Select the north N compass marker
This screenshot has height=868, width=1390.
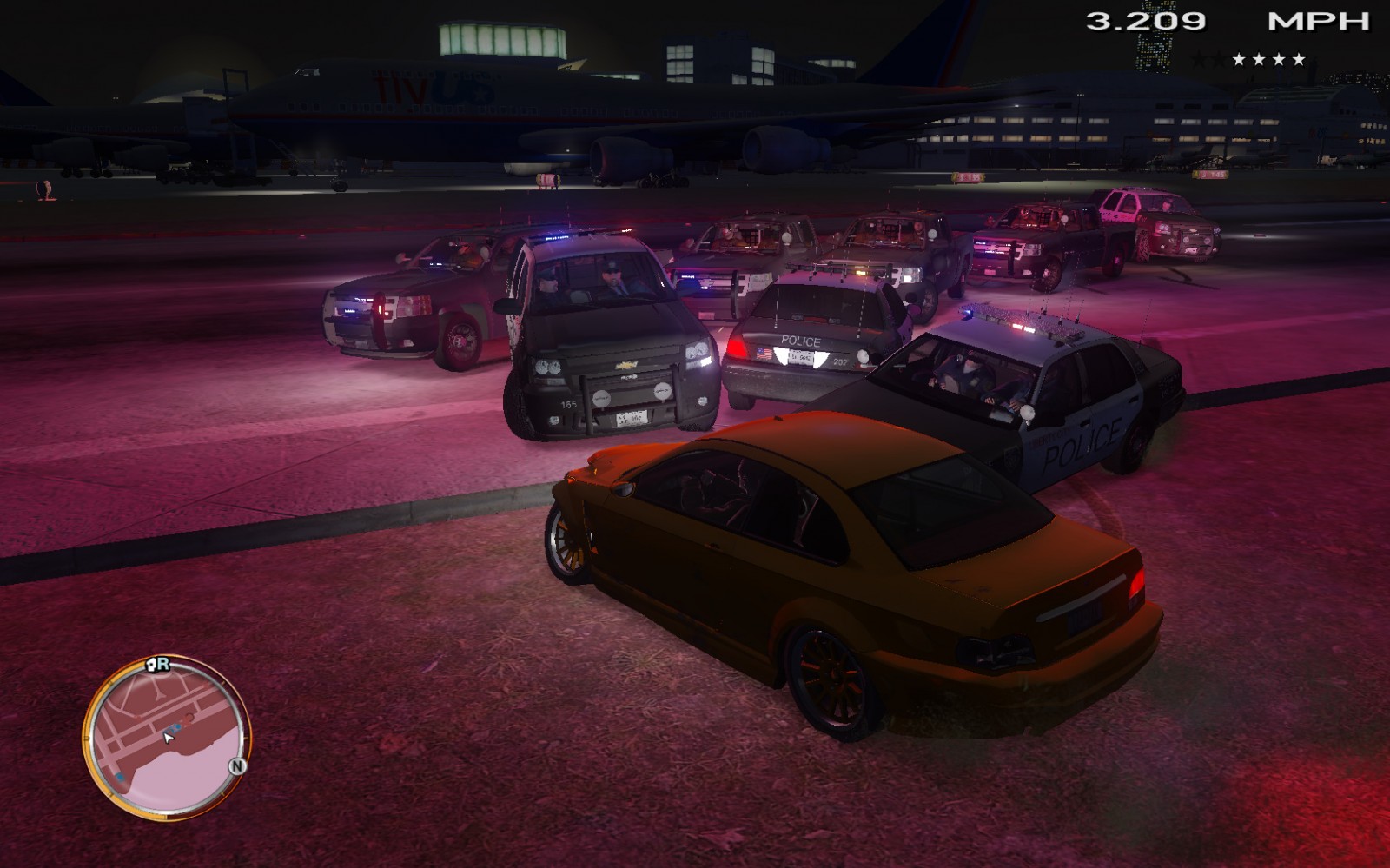pos(237,766)
